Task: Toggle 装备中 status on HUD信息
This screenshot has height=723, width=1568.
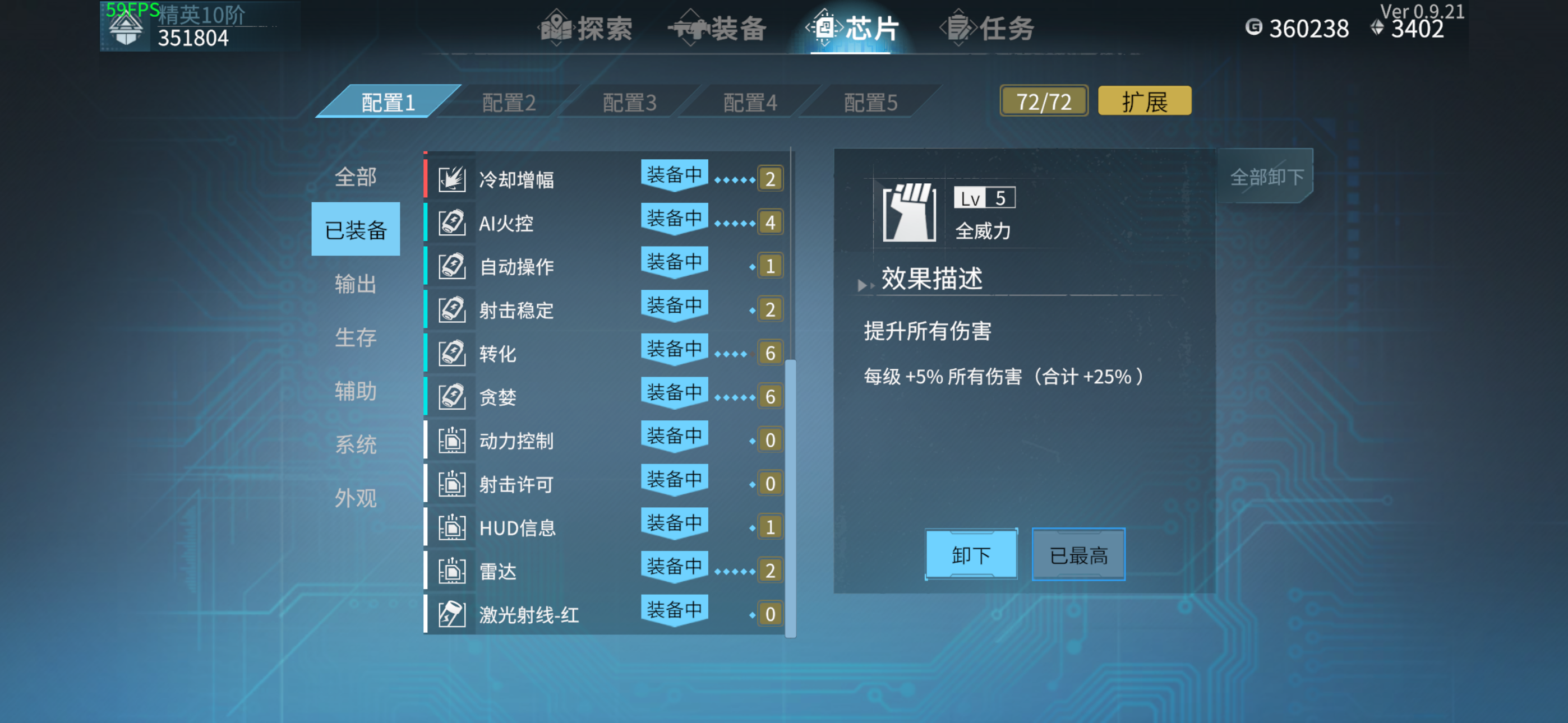Action: [x=674, y=523]
